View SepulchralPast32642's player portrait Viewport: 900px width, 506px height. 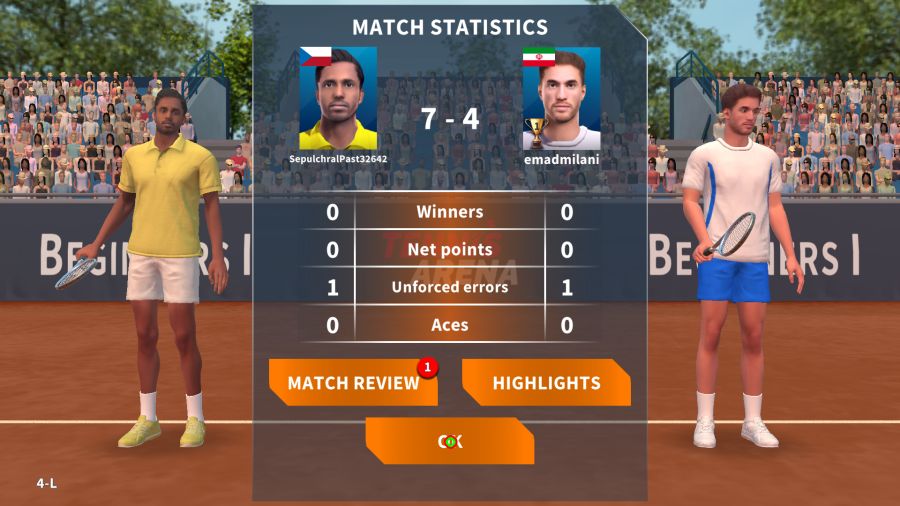pos(338,98)
